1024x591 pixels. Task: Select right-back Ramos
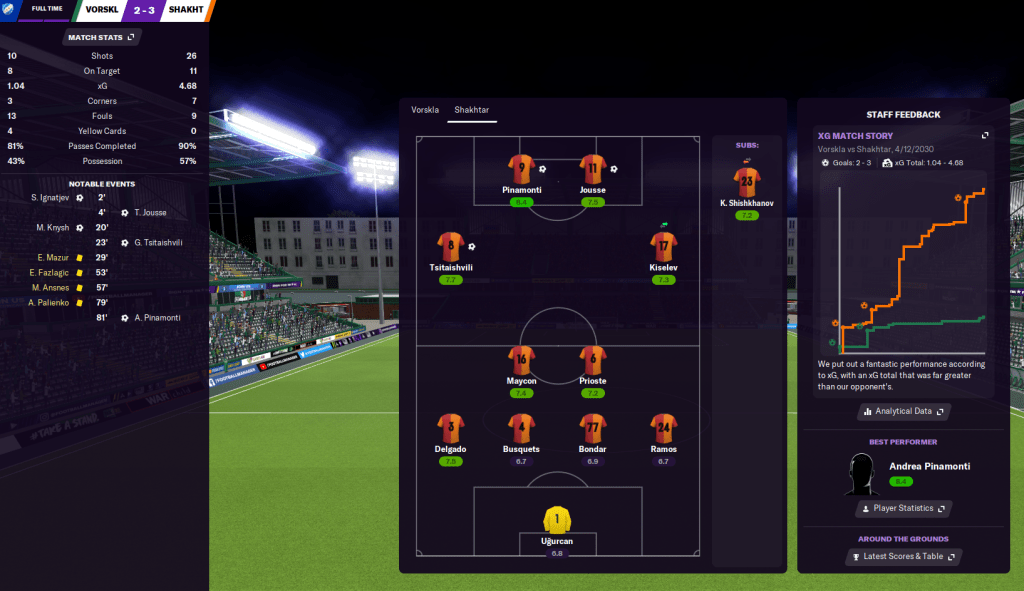point(663,429)
